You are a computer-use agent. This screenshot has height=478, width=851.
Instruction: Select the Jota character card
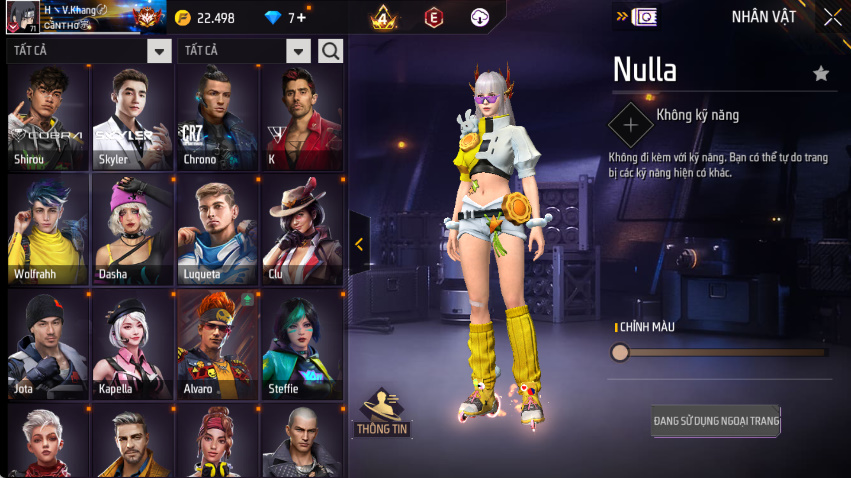pos(47,345)
